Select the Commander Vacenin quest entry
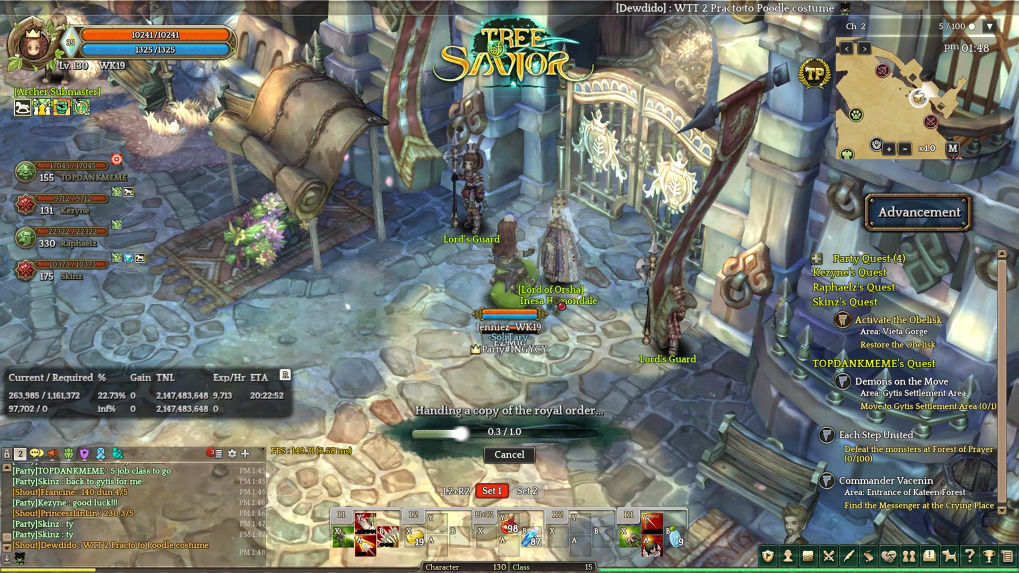This screenshot has width=1019, height=573. pos(885,481)
